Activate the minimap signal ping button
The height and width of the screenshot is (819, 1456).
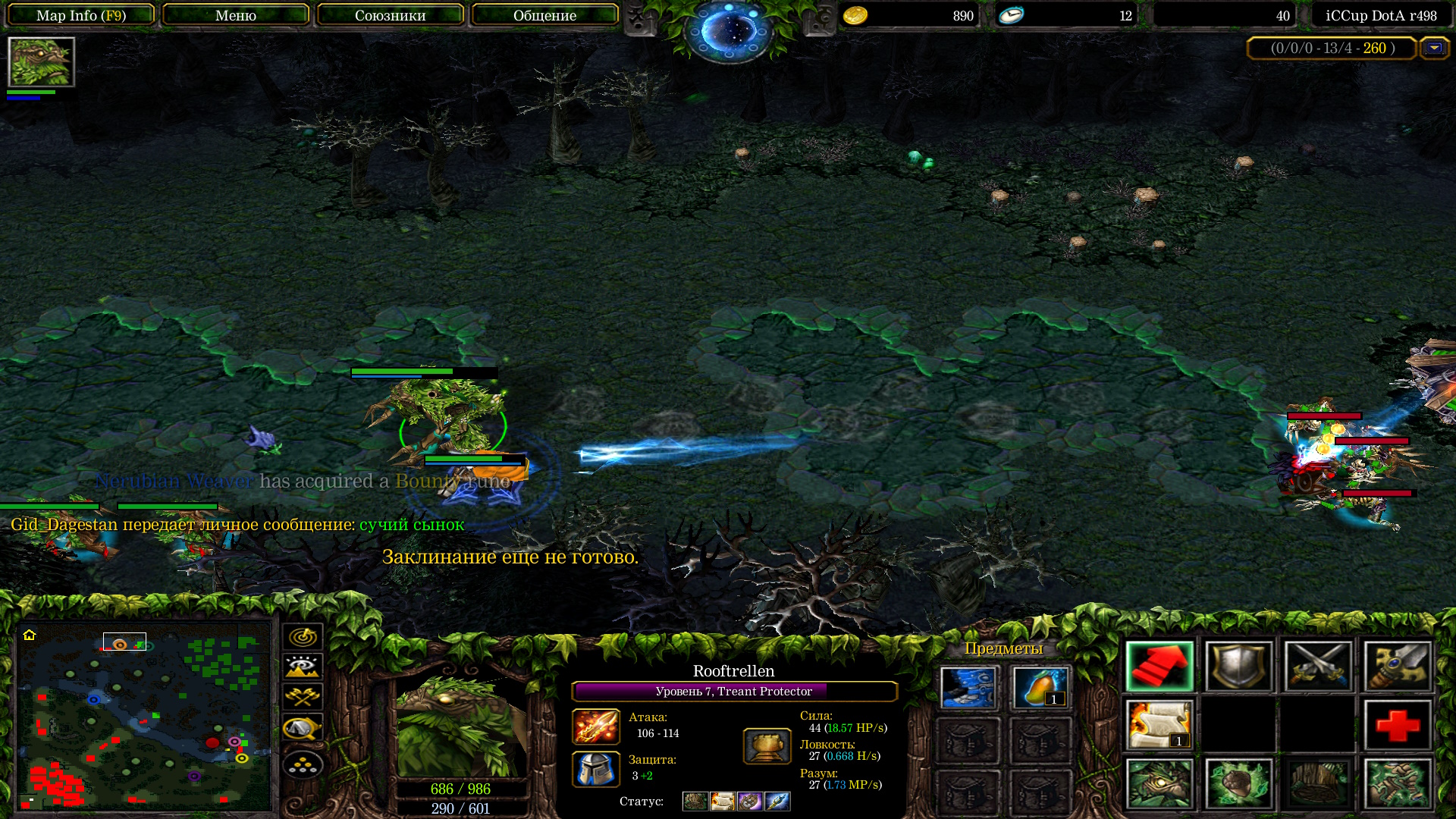[303, 637]
